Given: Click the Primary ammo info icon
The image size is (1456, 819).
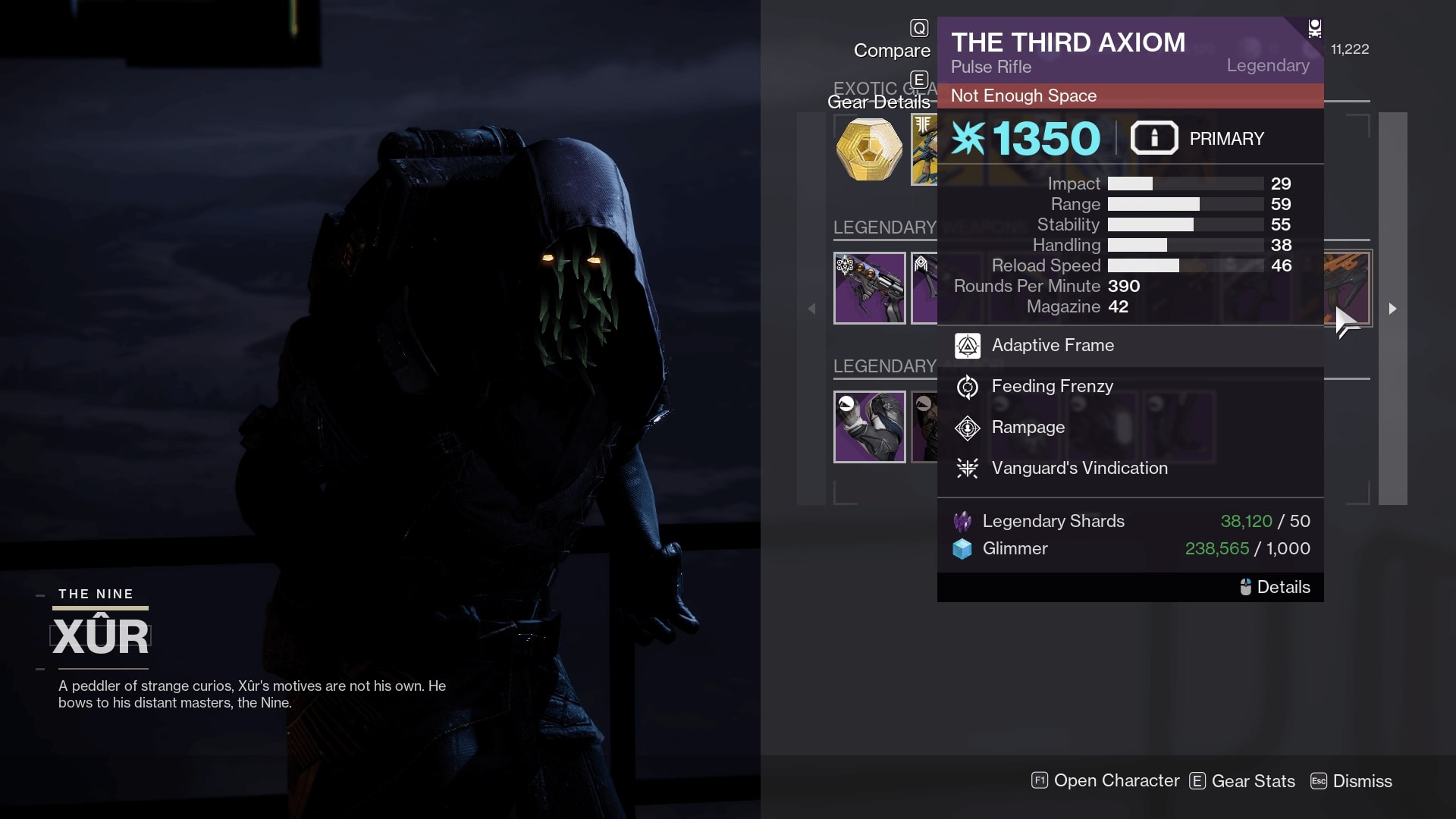Looking at the screenshot, I should (1153, 138).
